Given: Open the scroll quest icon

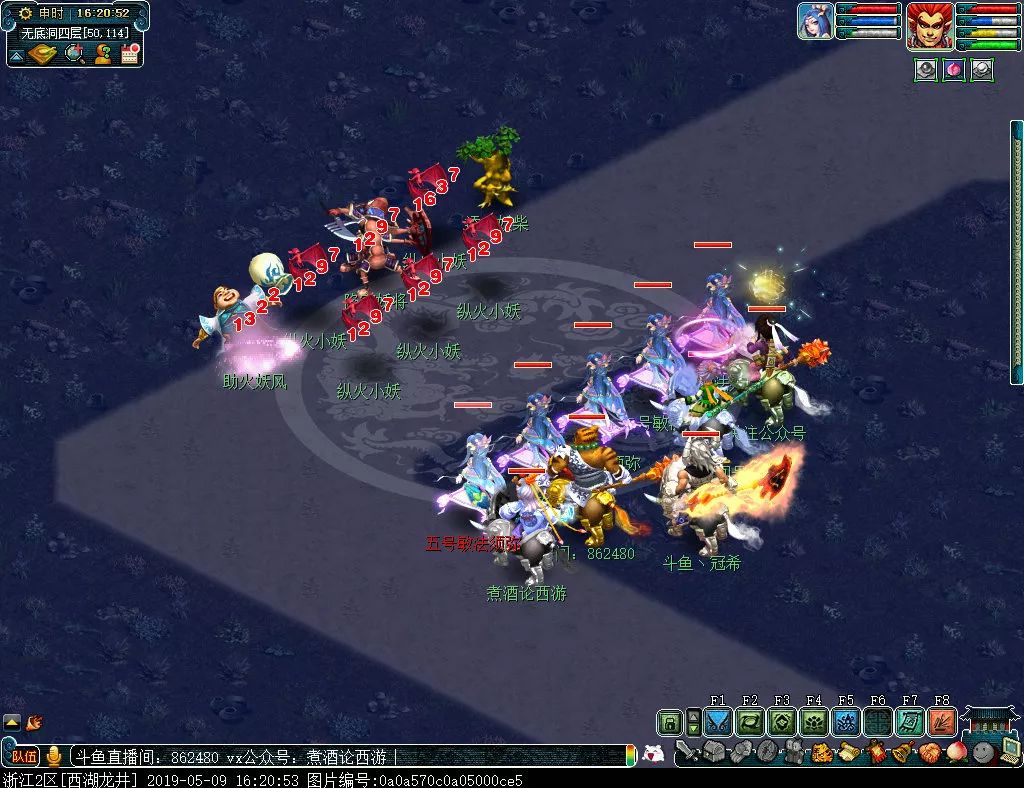Looking at the screenshot, I should [847, 752].
